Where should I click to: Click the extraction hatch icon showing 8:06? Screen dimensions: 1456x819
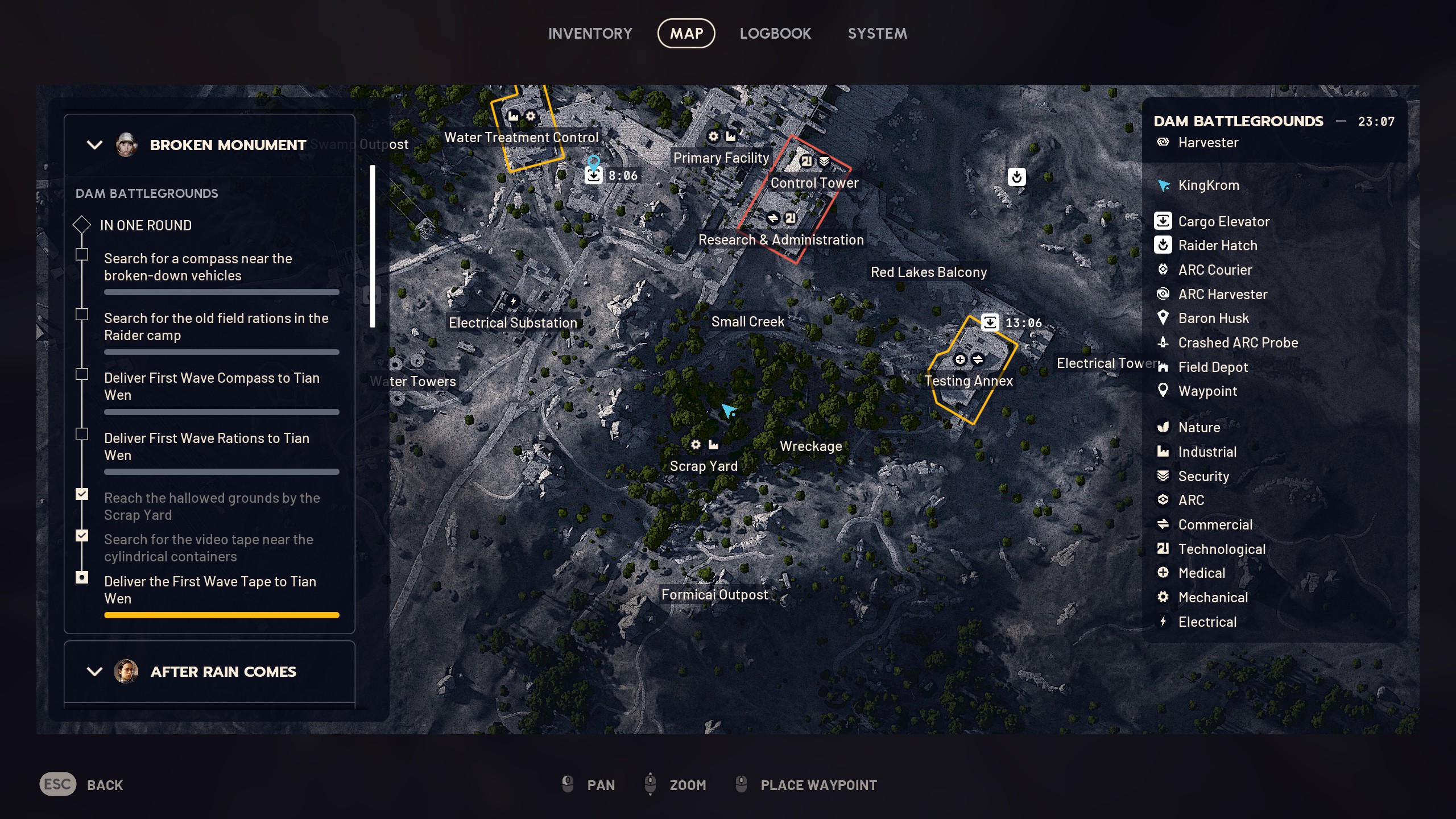593,175
